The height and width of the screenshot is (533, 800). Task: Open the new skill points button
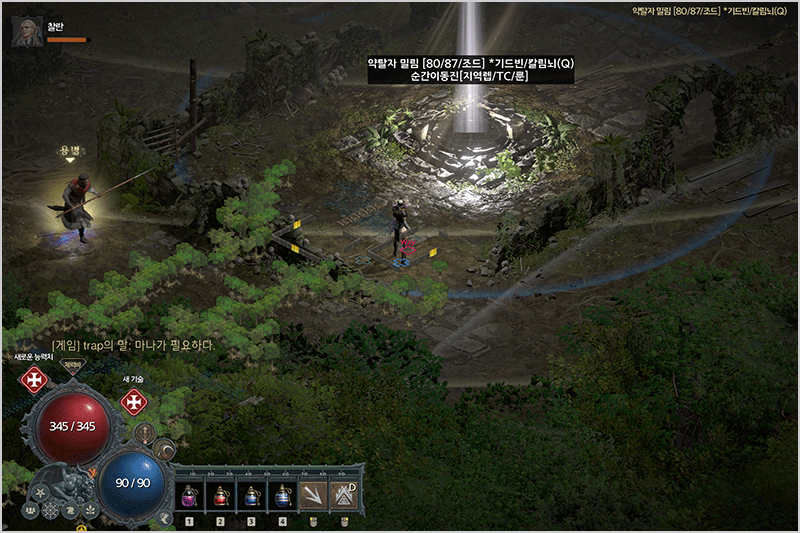(134, 402)
